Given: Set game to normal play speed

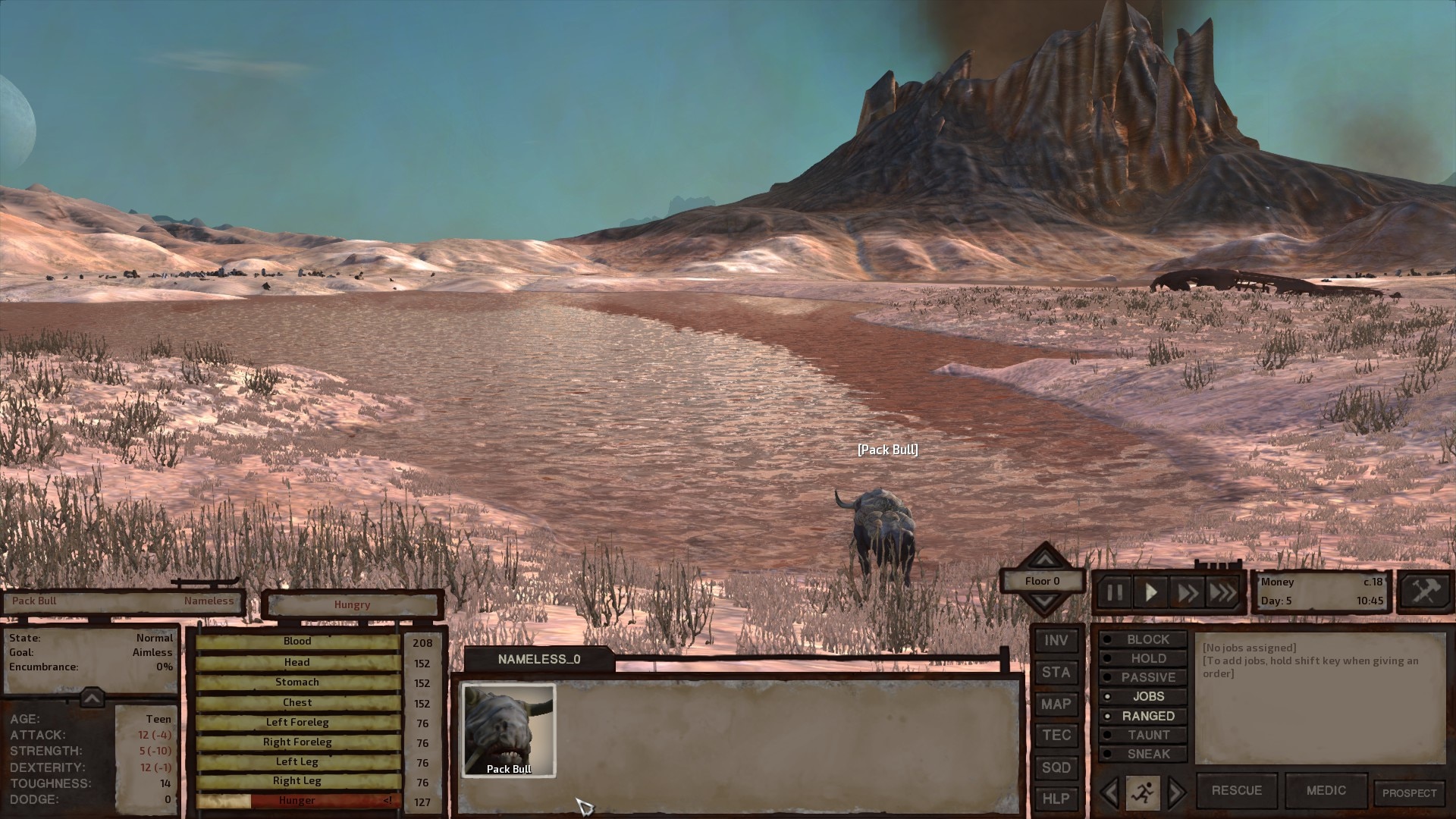Looking at the screenshot, I should coord(1150,592).
